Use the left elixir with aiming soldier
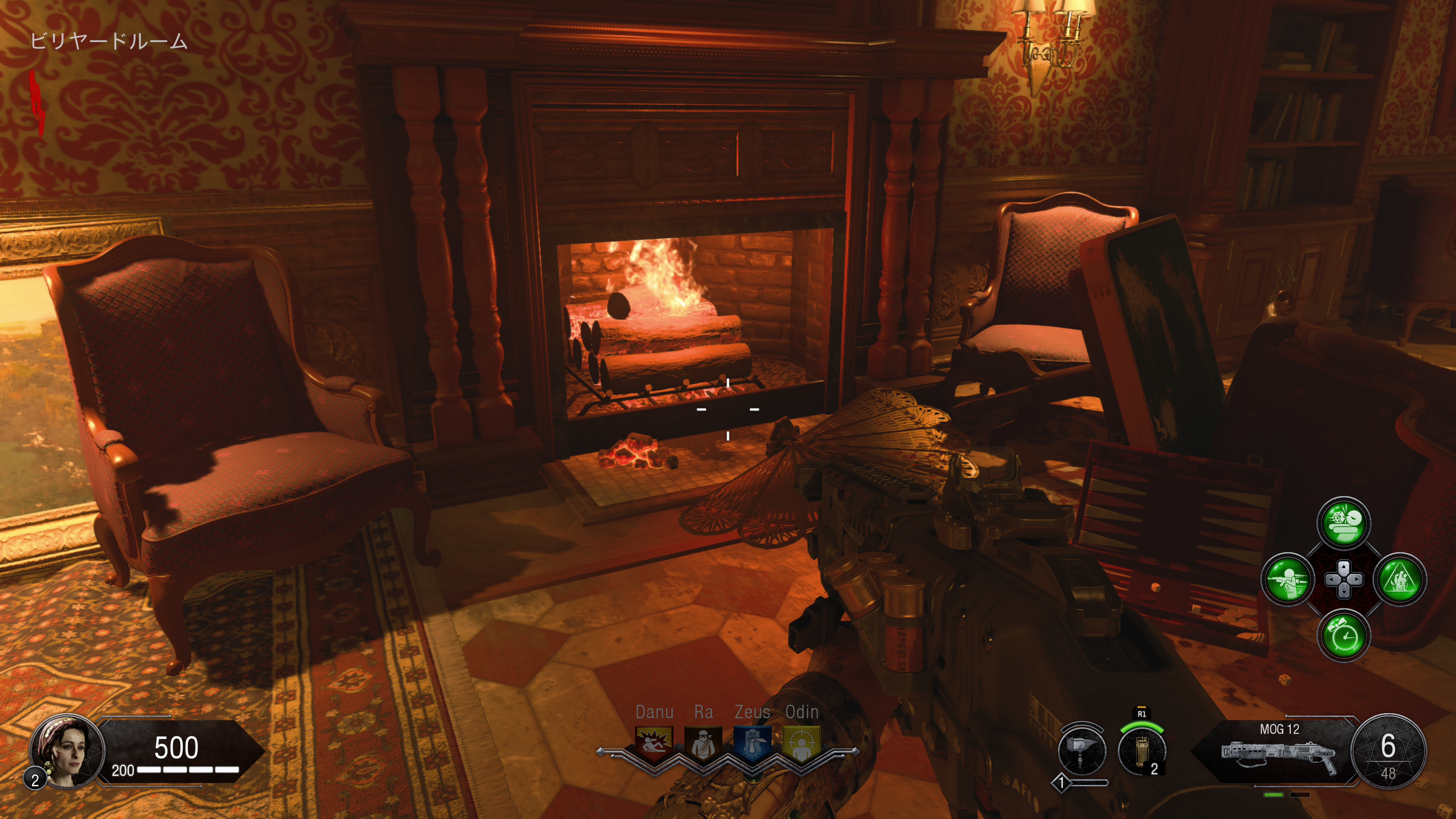The height and width of the screenshot is (819, 1456). tap(1288, 579)
